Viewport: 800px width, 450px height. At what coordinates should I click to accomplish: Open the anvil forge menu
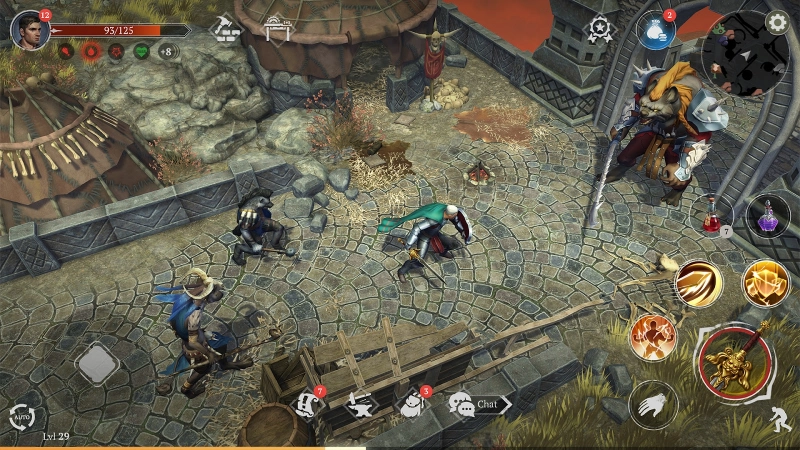[x=359, y=405]
